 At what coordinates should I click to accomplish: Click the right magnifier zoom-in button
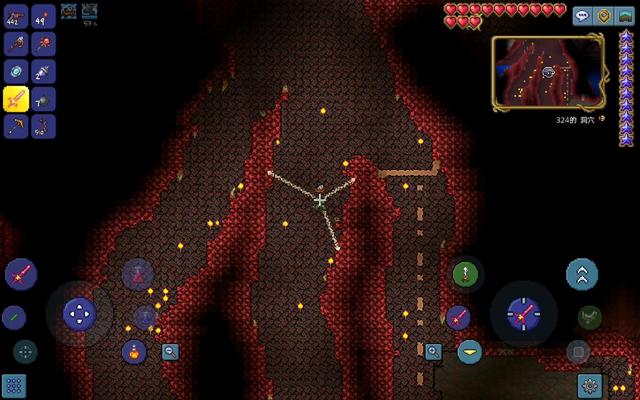click(433, 351)
